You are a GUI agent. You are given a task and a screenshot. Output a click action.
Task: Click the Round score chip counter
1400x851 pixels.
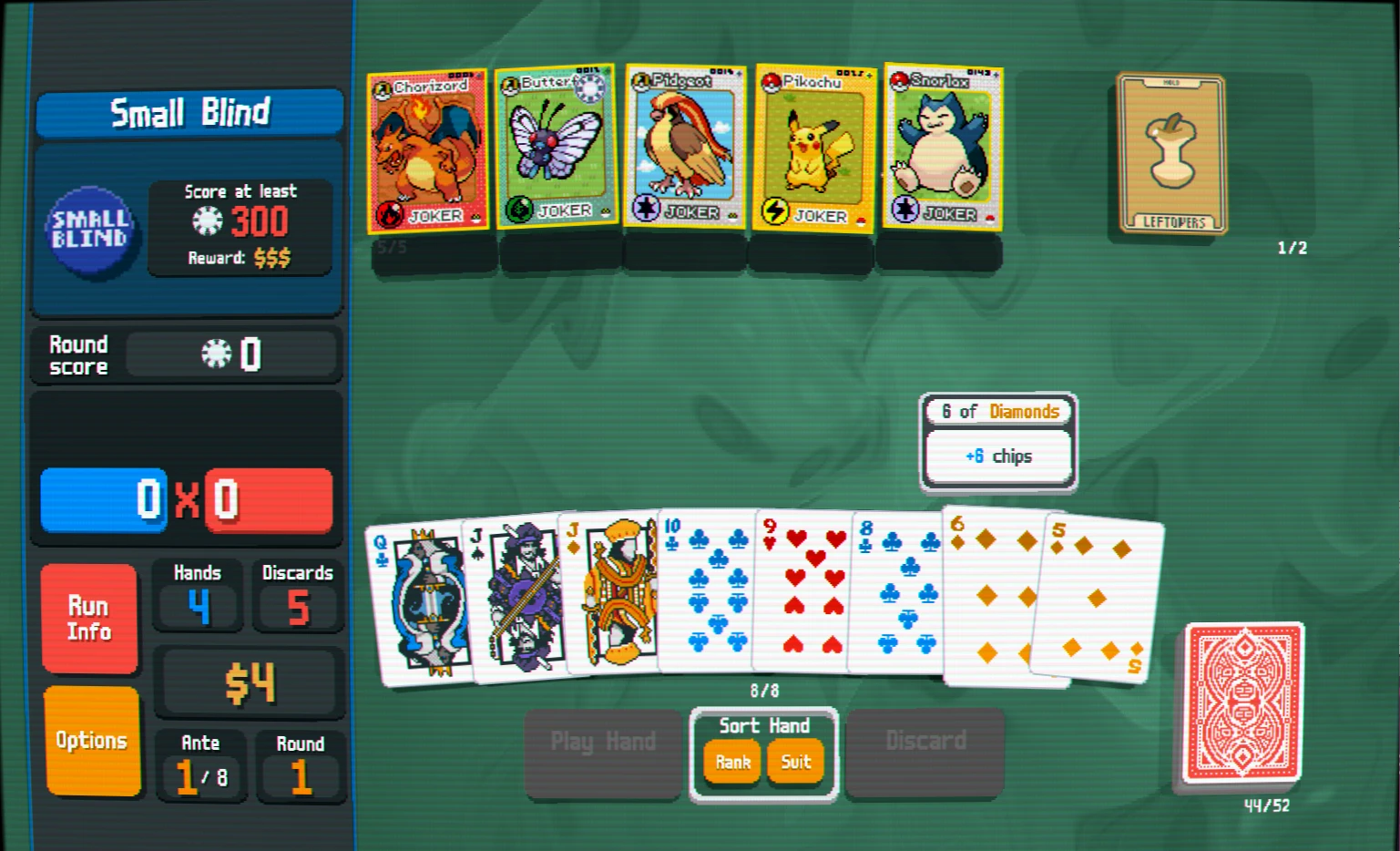[x=232, y=355]
